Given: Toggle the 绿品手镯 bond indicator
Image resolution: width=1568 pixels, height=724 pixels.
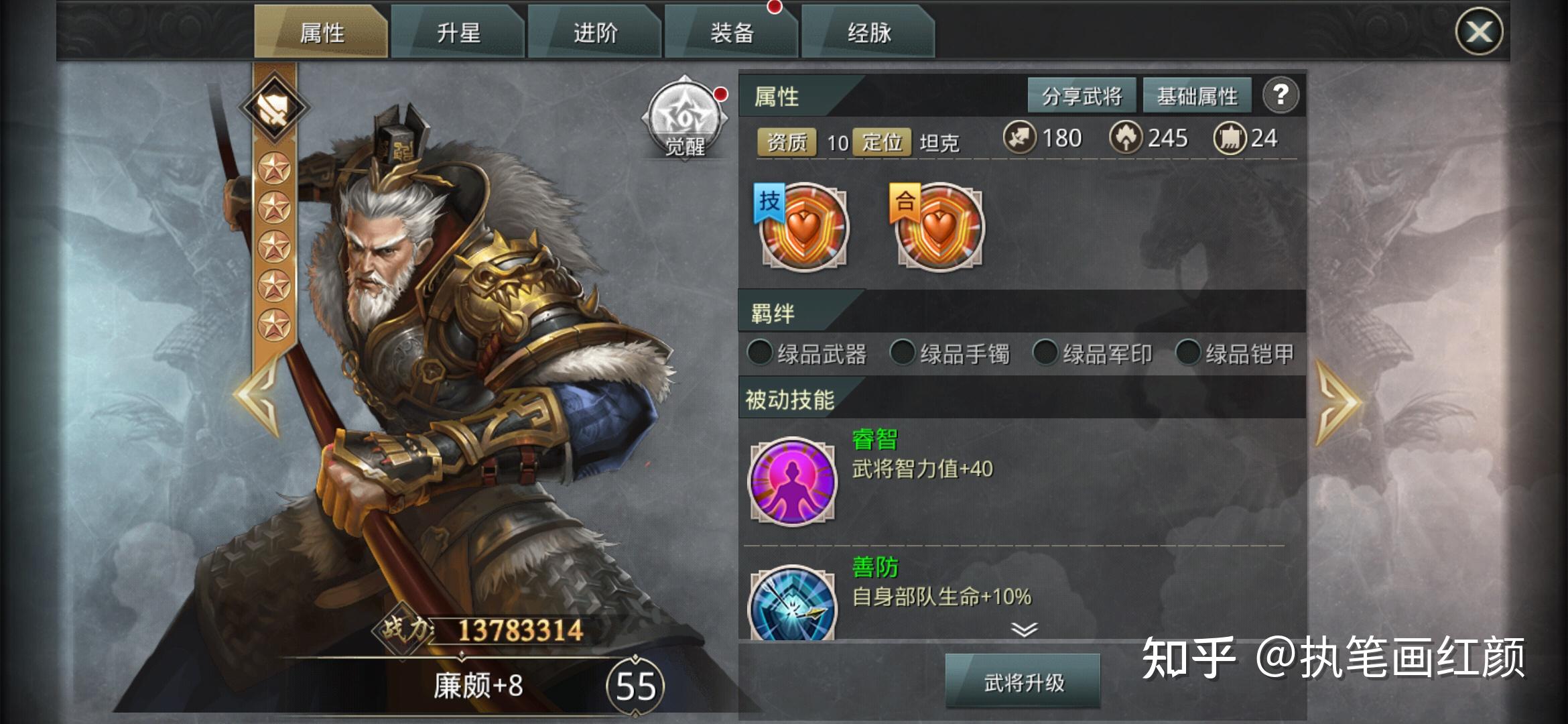Looking at the screenshot, I should click(x=903, y=354).
